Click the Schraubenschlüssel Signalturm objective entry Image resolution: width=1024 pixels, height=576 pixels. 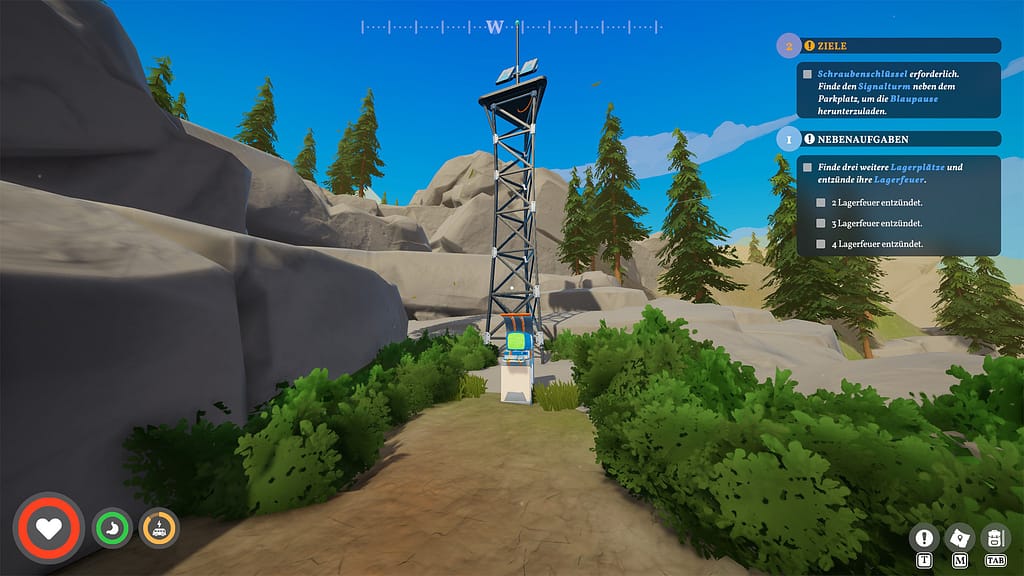coord(887,90)
